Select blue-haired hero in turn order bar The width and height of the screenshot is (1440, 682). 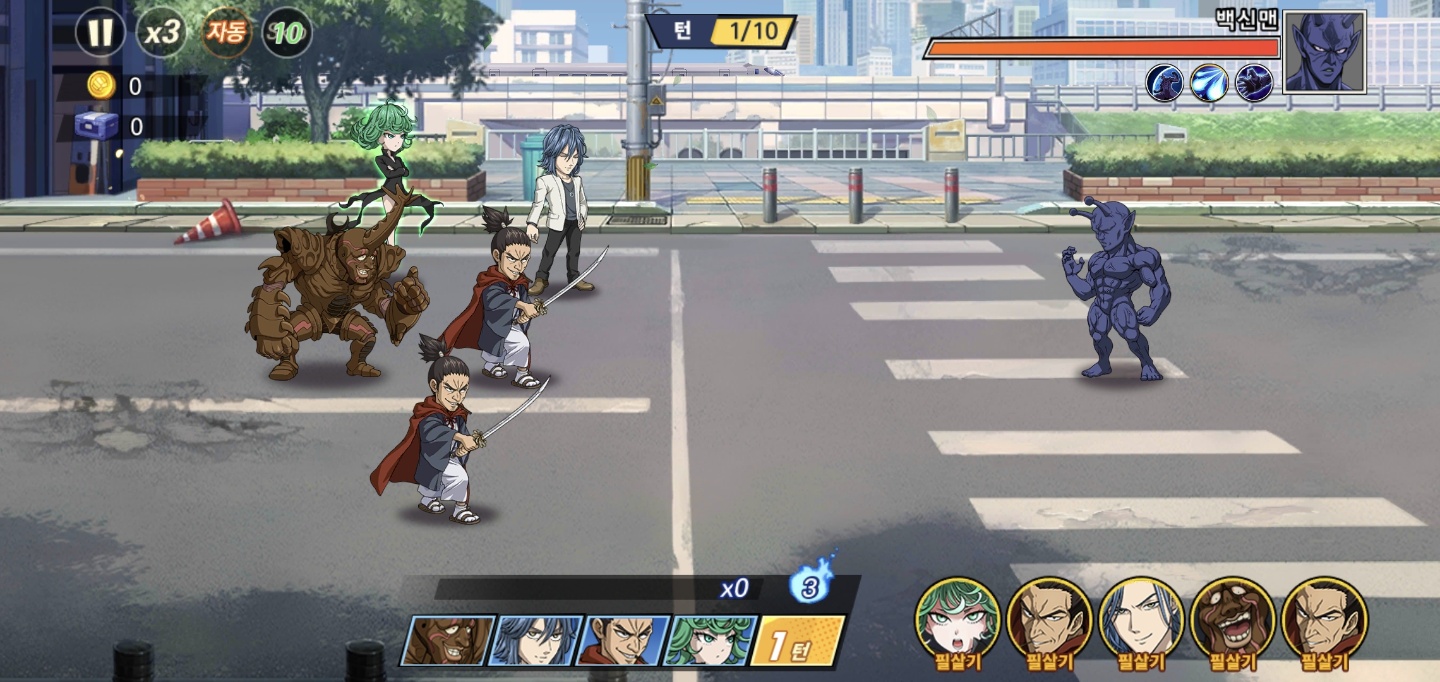[x=538, y=641]
